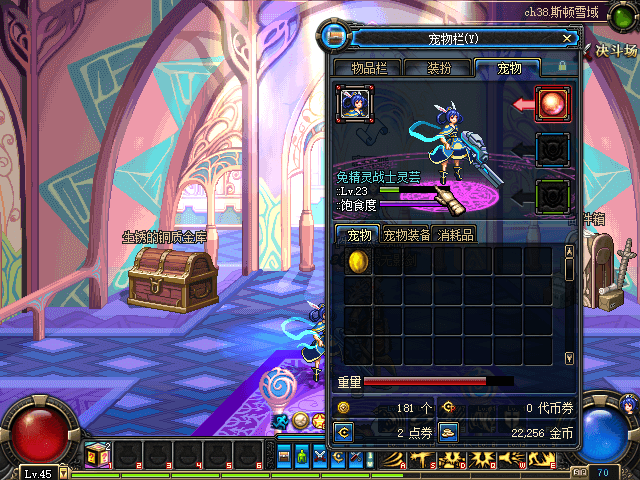Click the gold coin pile button

(x=448, y=432)
